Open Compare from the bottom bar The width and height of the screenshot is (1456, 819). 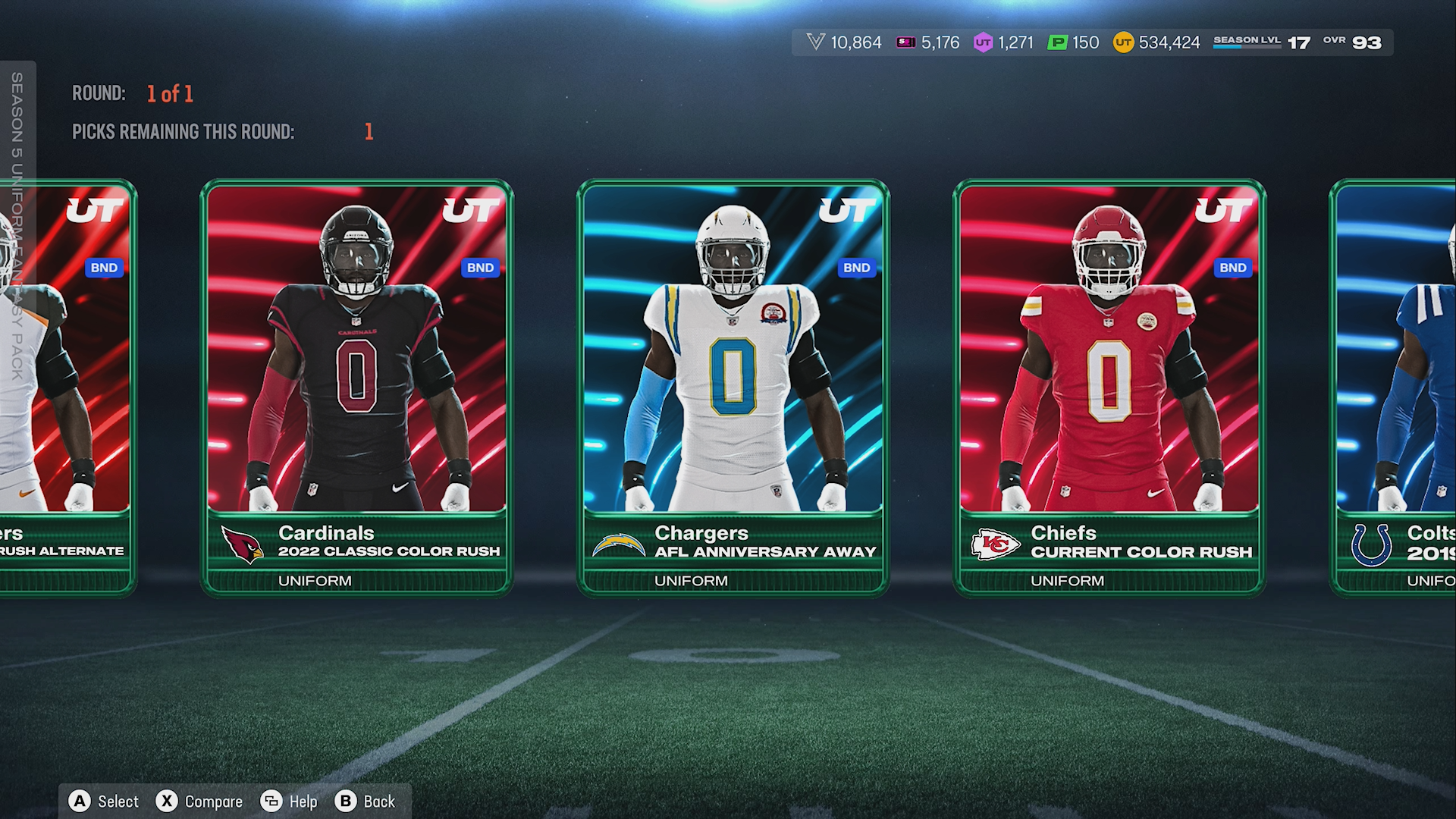199,802
